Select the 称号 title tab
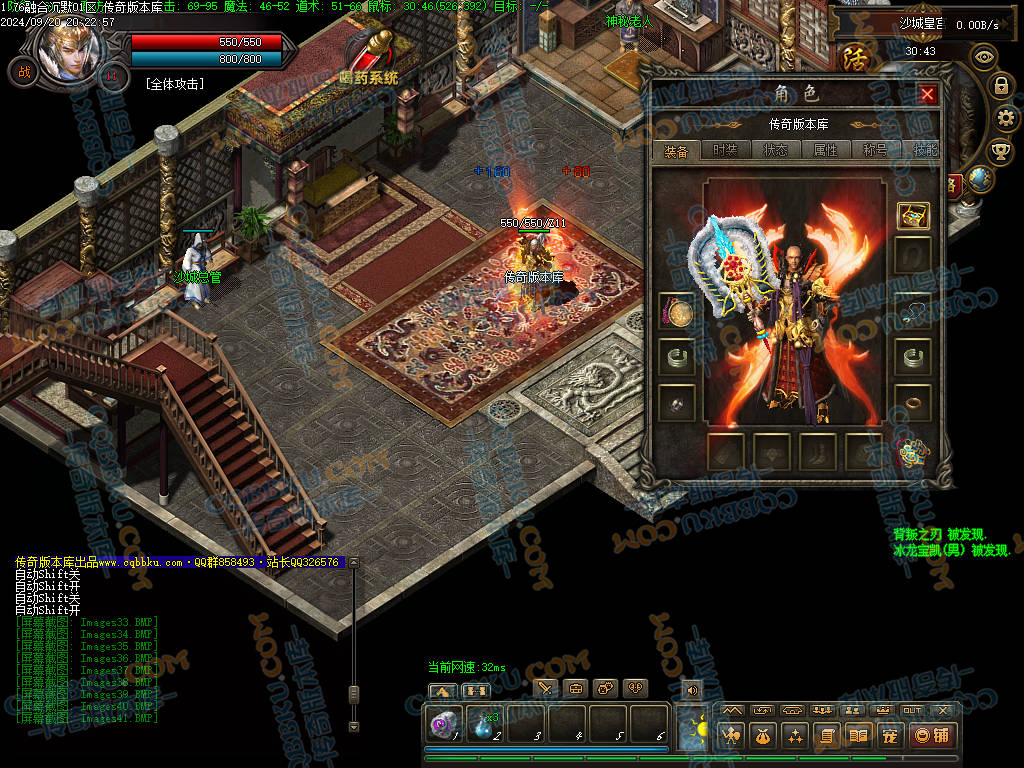1024x768 pixels. (875, 151)
